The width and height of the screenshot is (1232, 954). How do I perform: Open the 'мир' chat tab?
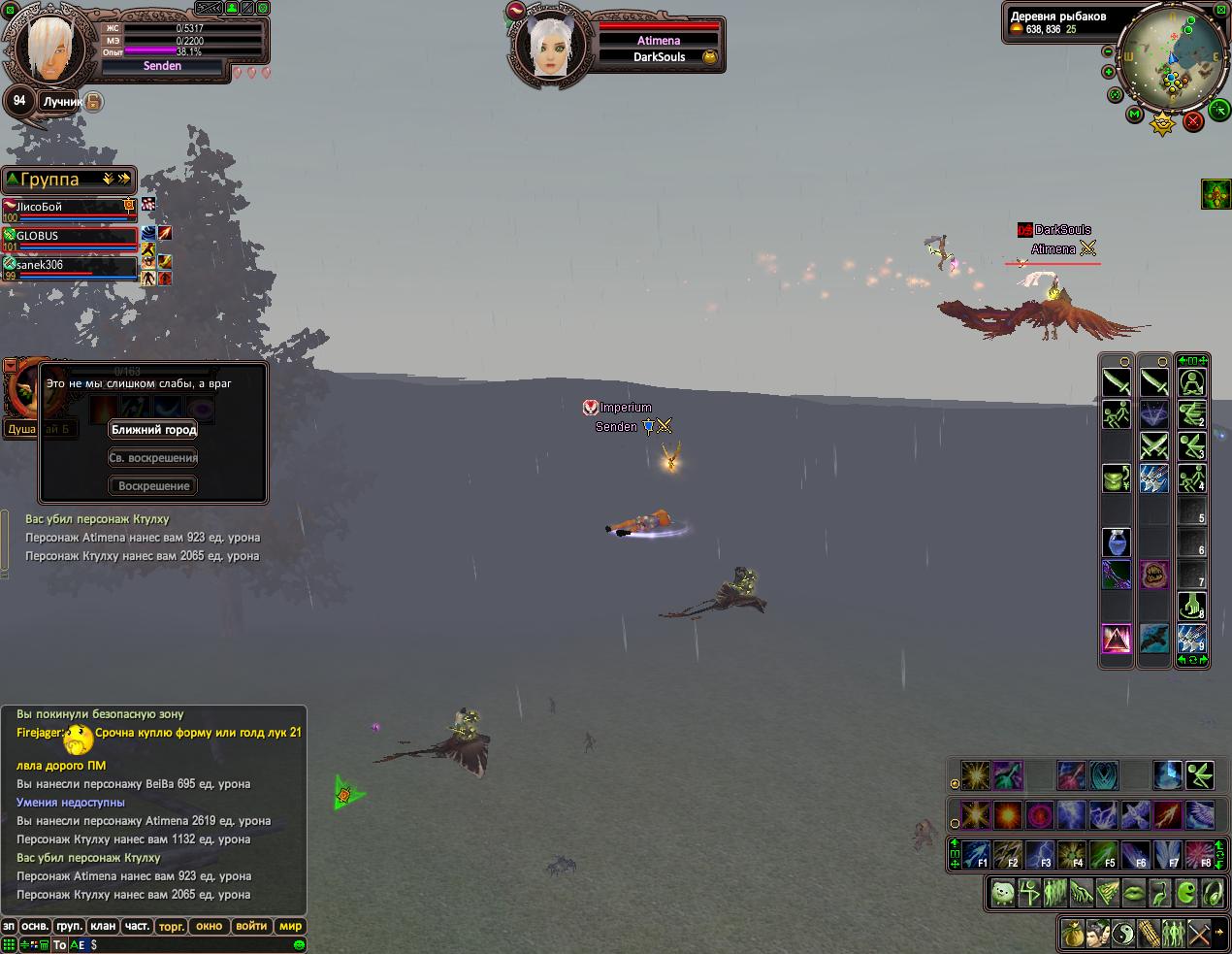click(290, 926)
